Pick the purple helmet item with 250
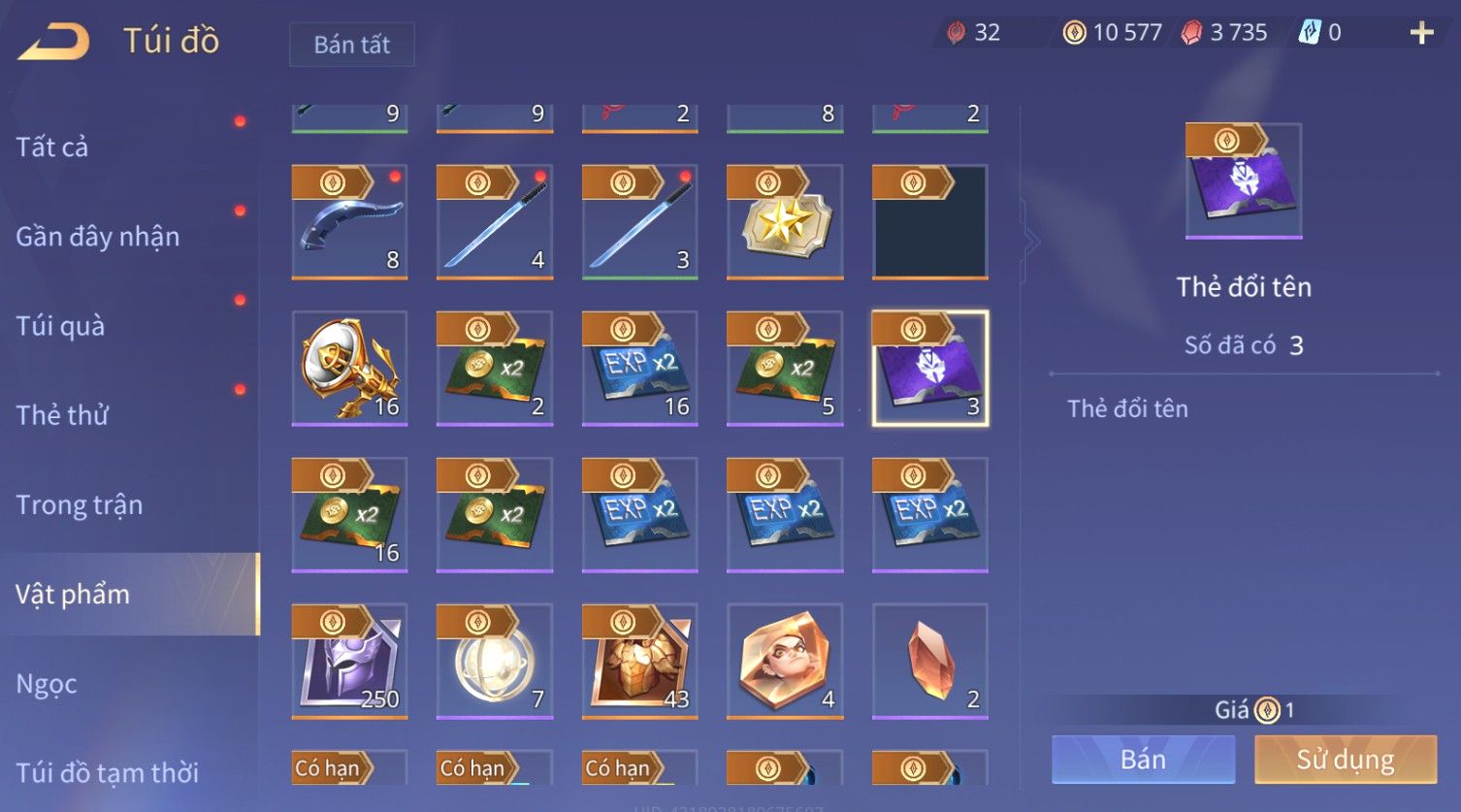The width and height of the screenshot is (1461, 812). tap(349, 662)
